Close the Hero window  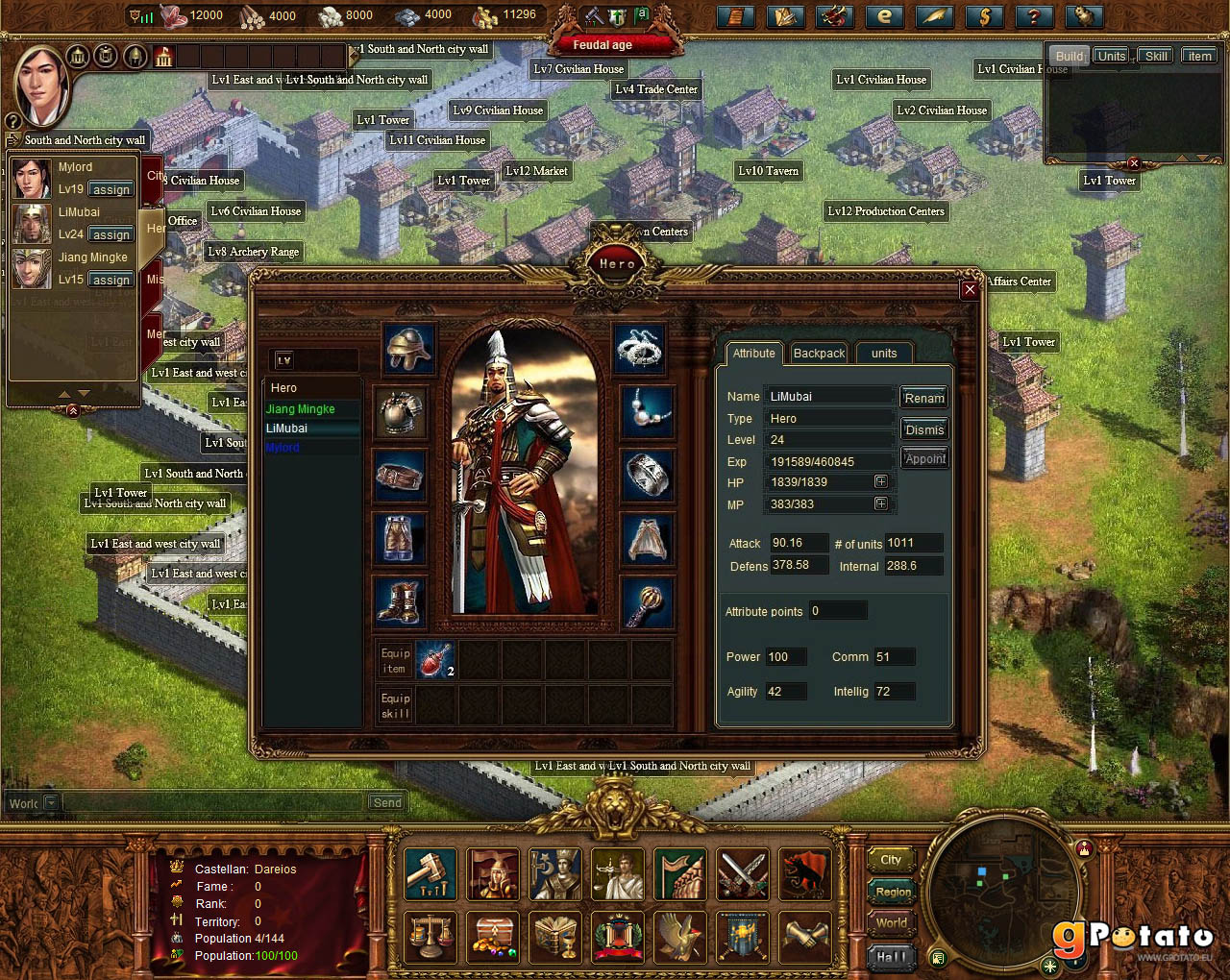point(970,289)
